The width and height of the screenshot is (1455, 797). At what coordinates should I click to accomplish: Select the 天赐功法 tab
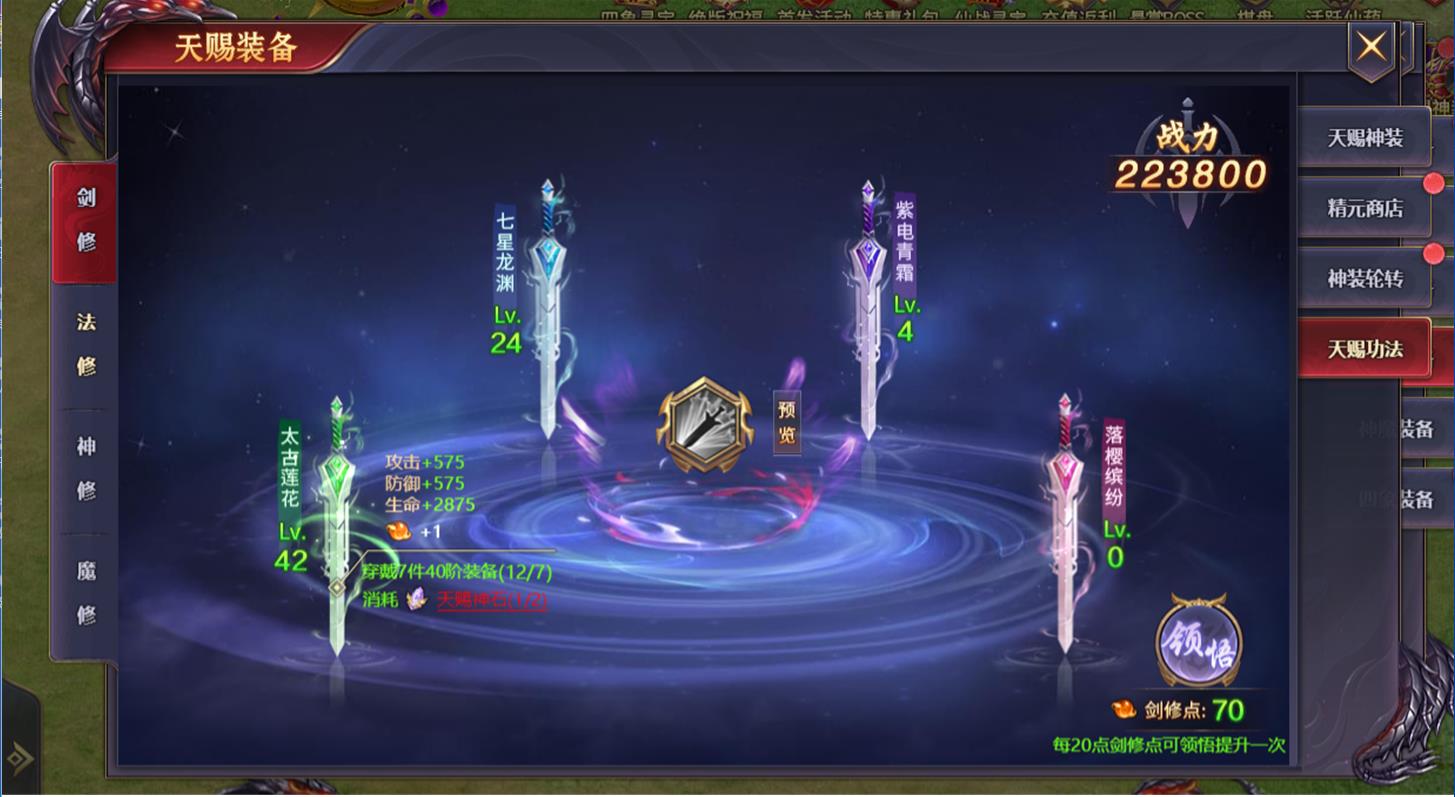pos(1364,349)
